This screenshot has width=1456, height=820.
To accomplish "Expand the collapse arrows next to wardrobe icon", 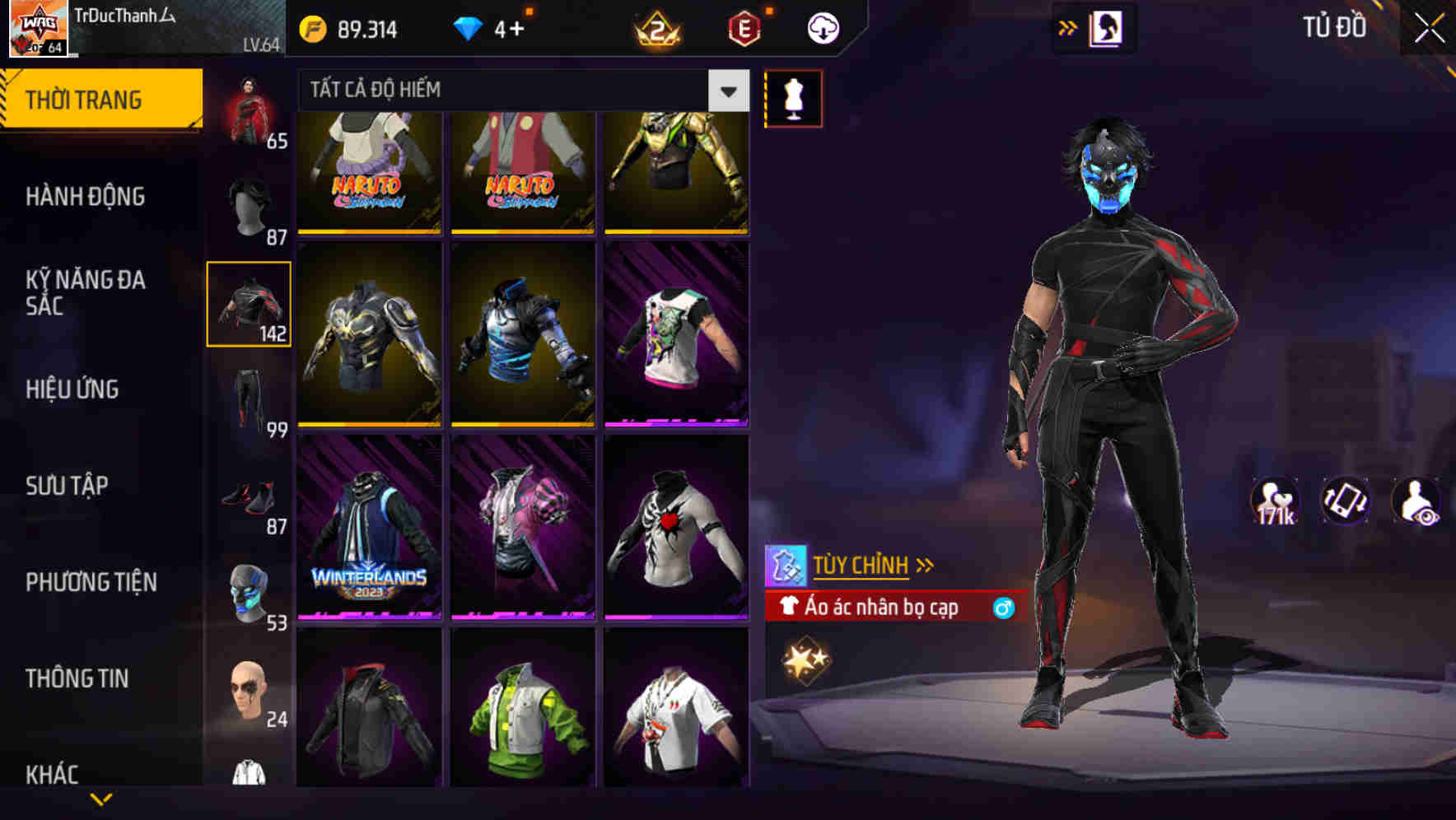I will coord(1067,27).
